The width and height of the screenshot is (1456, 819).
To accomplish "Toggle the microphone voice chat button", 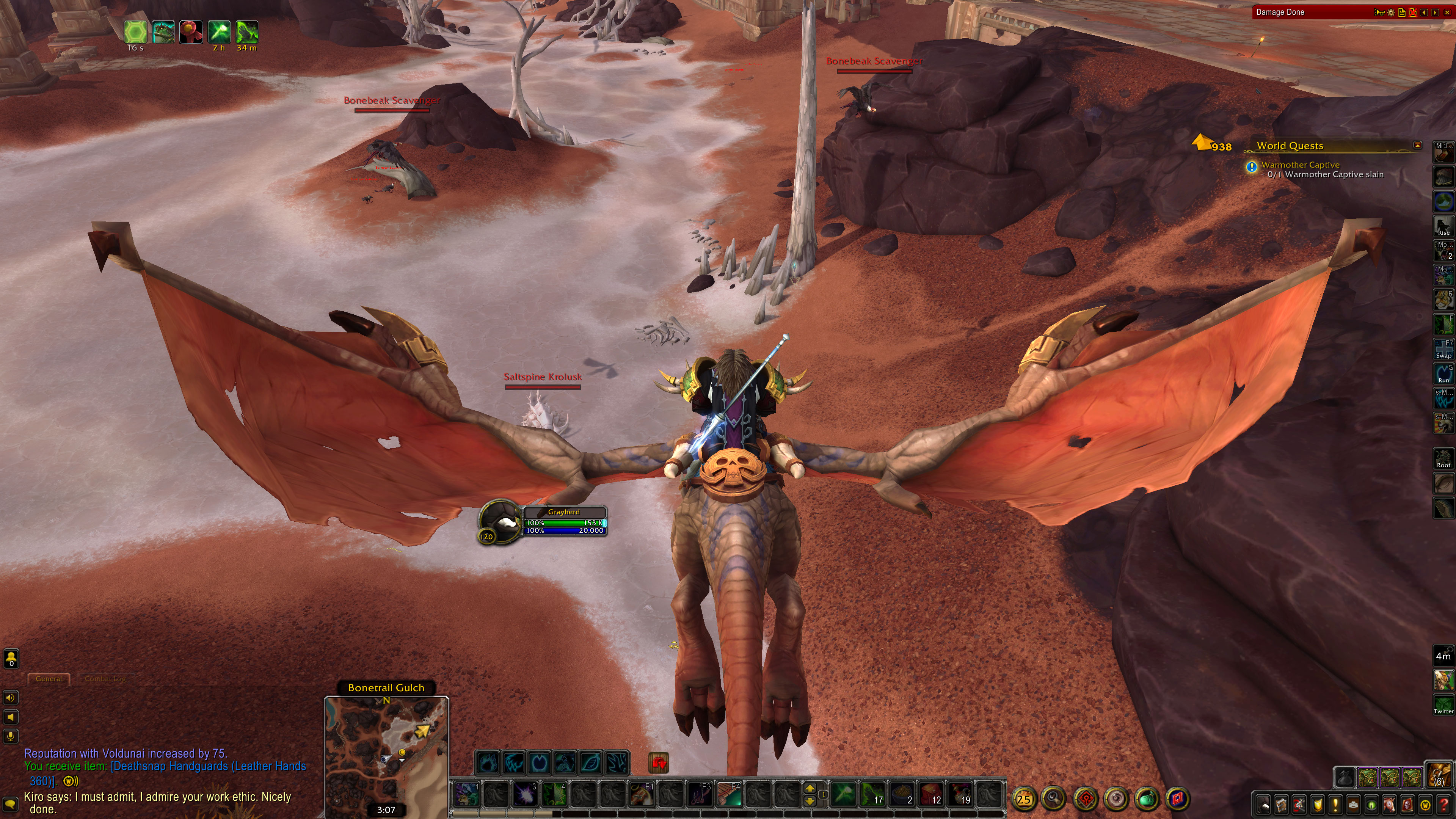I will [11, 736].
